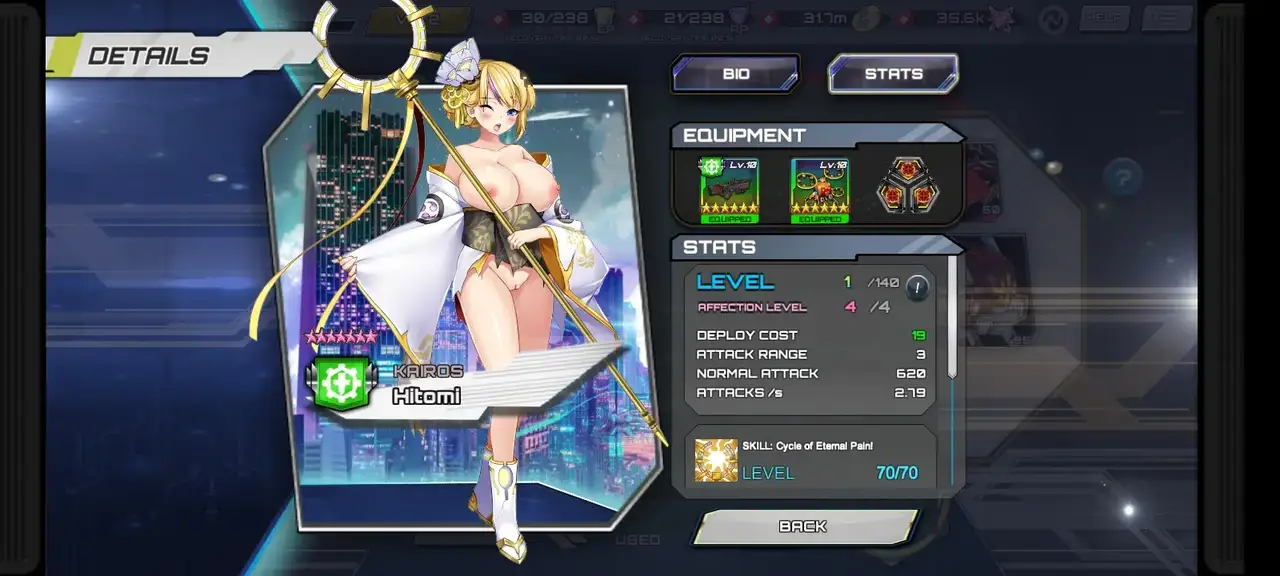Select the second equipped item slot

(820, 189)
